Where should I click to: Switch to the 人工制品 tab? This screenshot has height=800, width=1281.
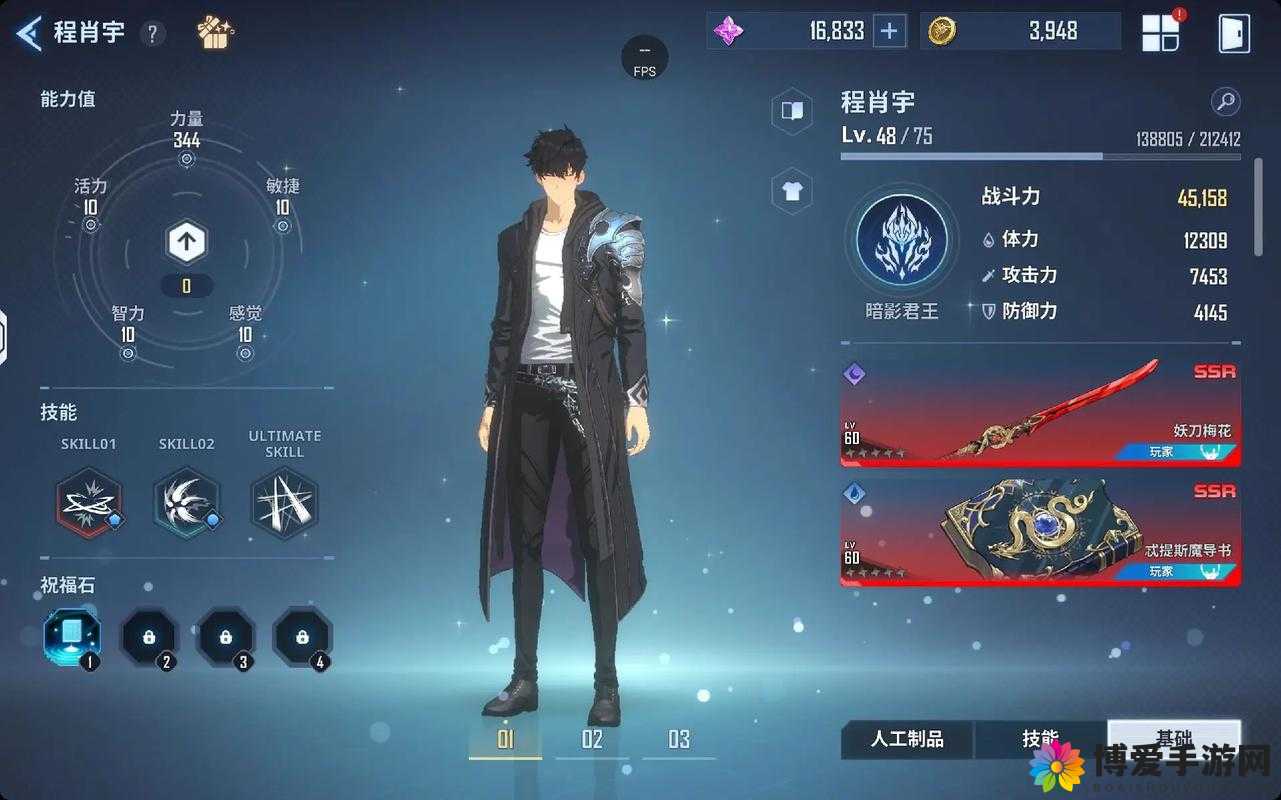(x=907, y=740)
